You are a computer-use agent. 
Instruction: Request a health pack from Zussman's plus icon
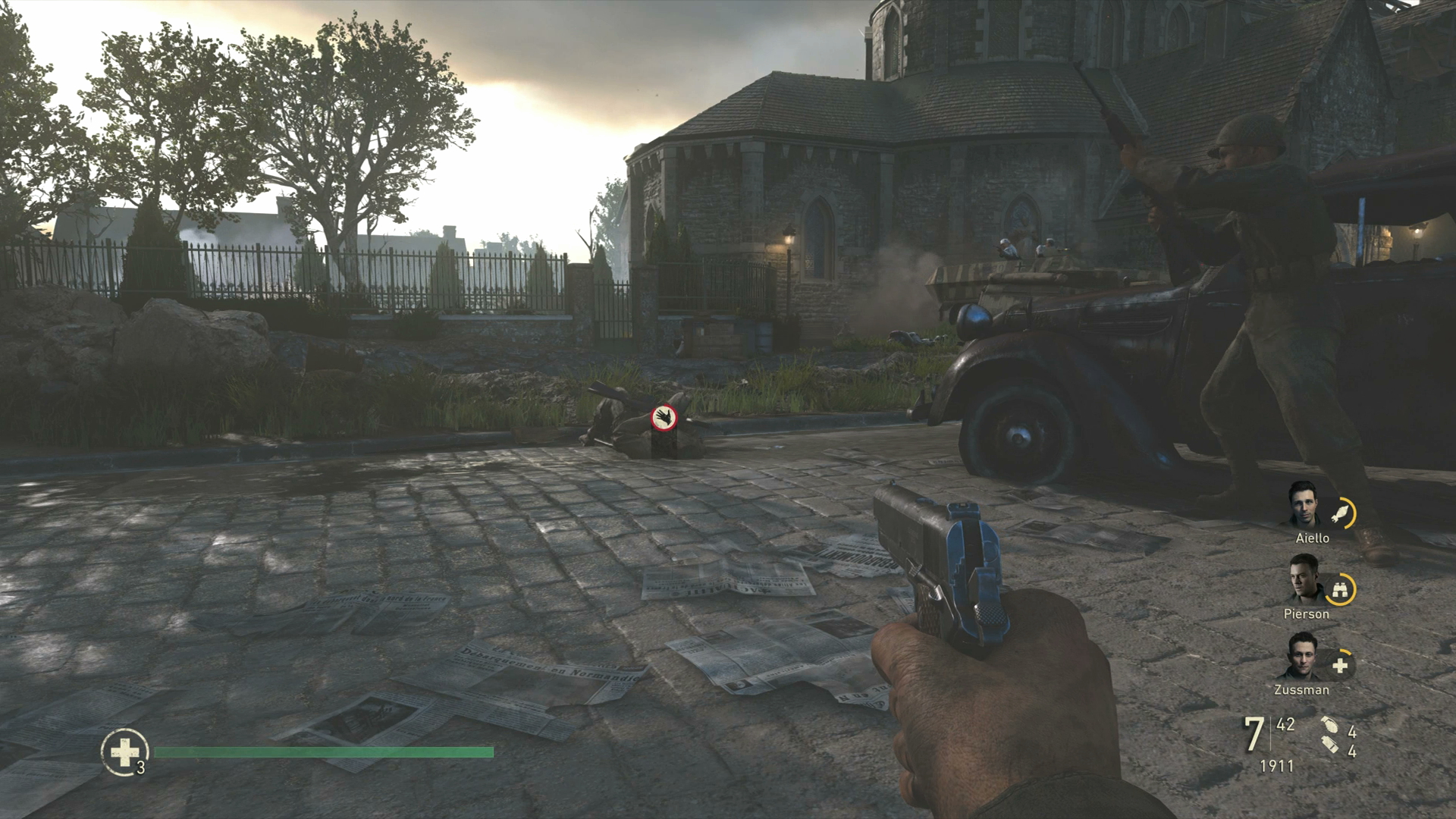1341,665
